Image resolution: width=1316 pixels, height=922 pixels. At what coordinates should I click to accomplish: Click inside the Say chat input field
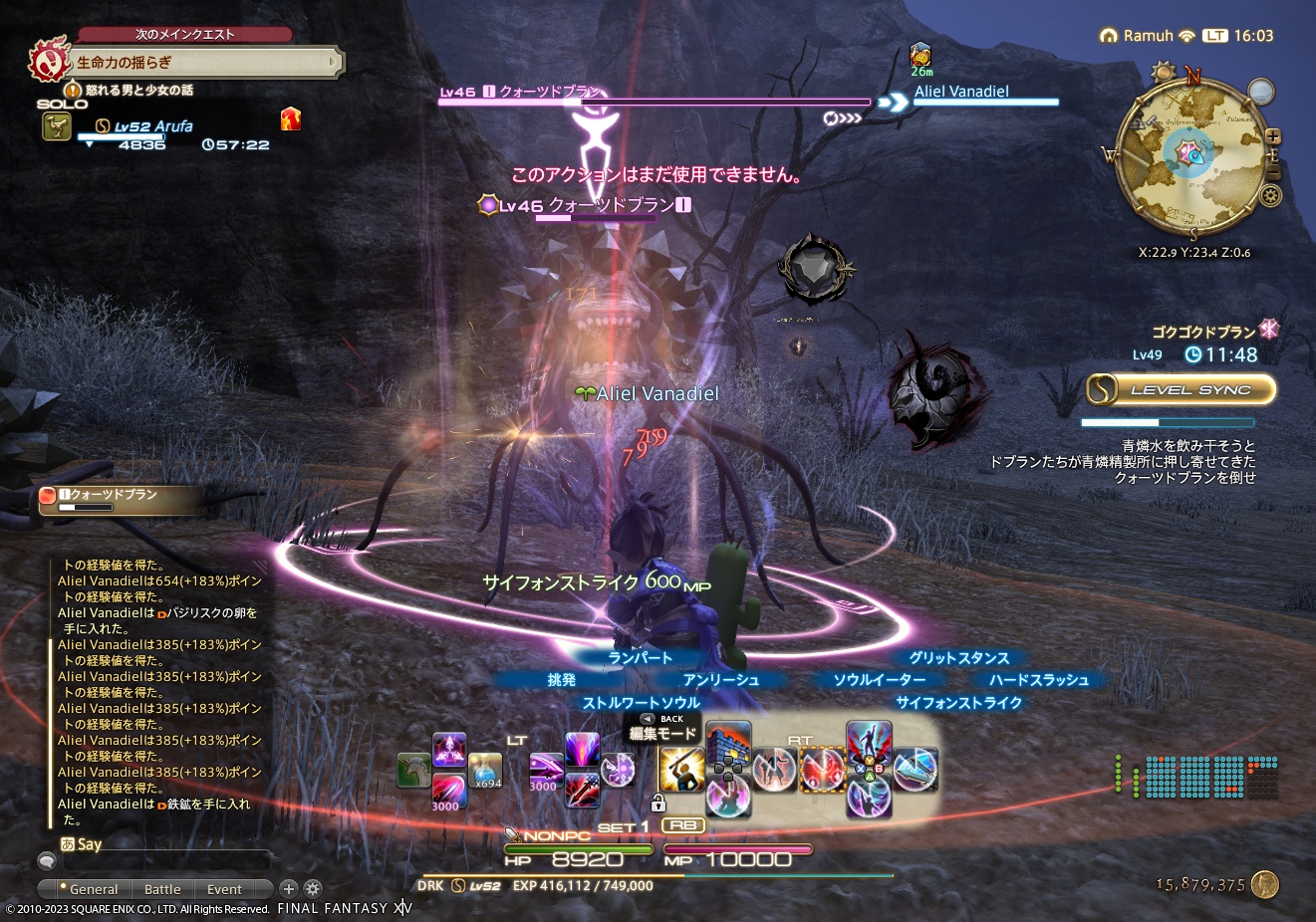169,860
